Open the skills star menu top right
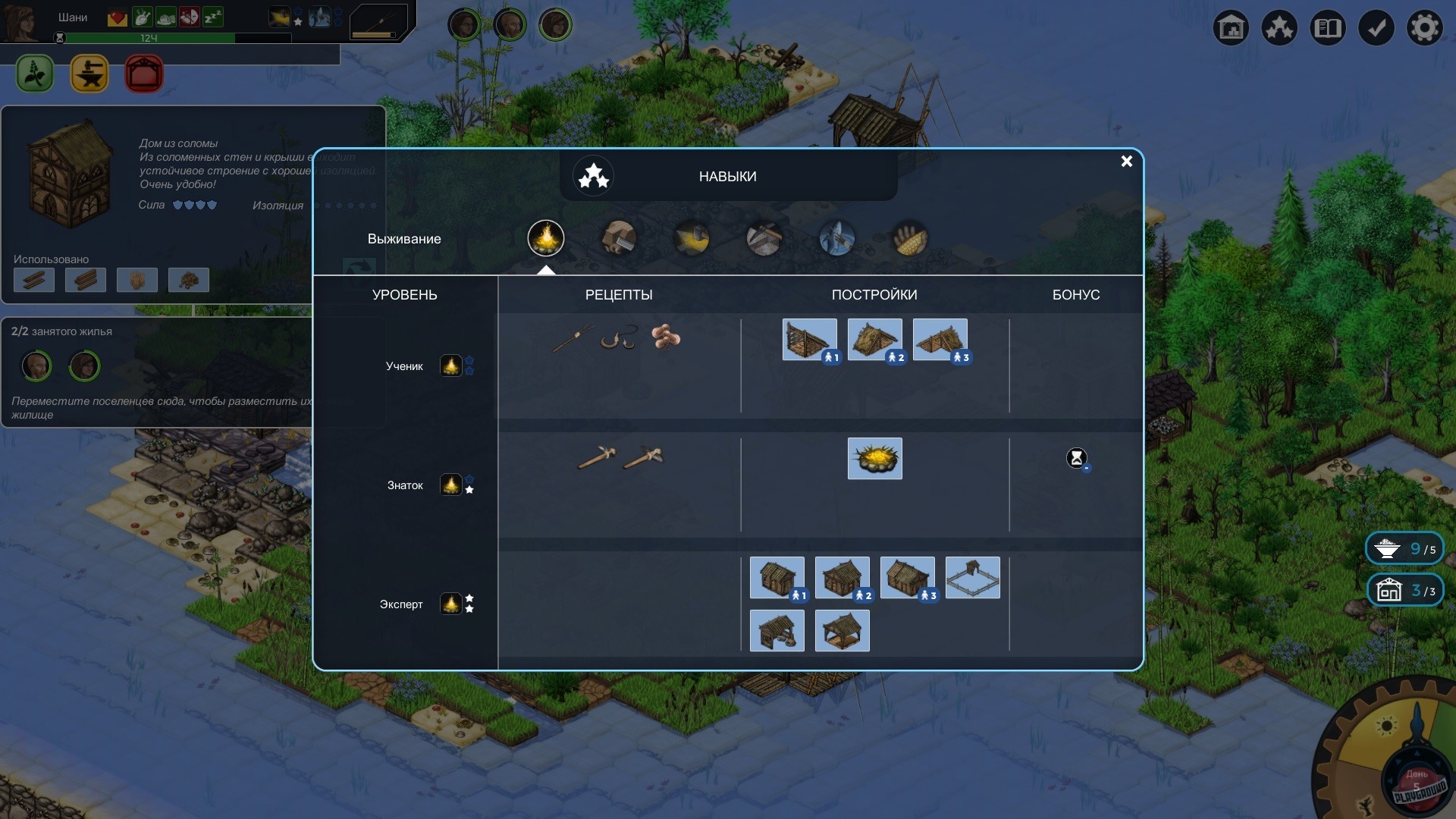Image resolution: width=1456 pixels, height=819 pixels. (x=1279, y=27)
